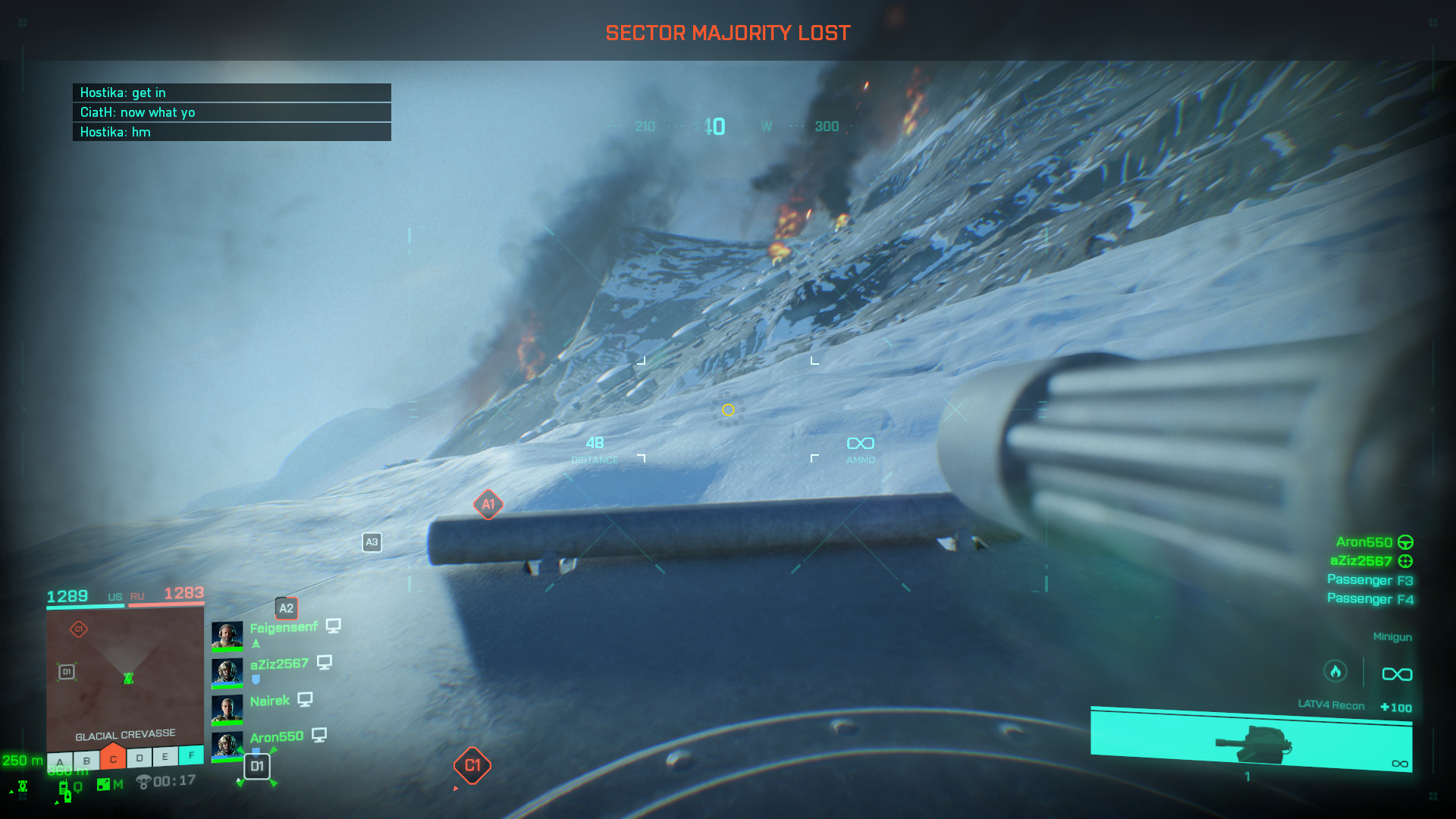
Task: Click the A3 objective marker
Action: point(372,542)
